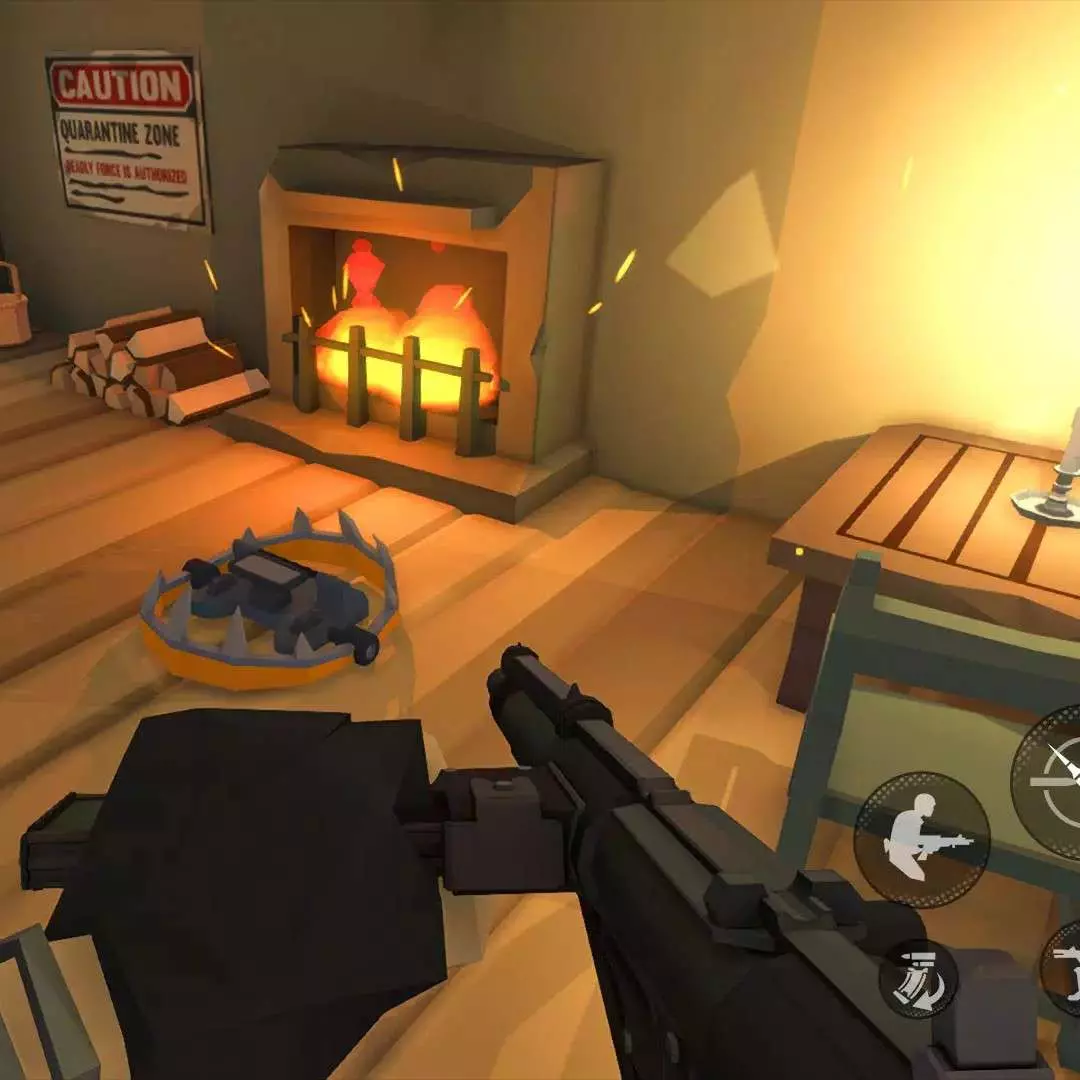This screenshot has width=1080, height=1080.
Task: Tap the crouching soldier stance button
Action: (x=921, y=838)
